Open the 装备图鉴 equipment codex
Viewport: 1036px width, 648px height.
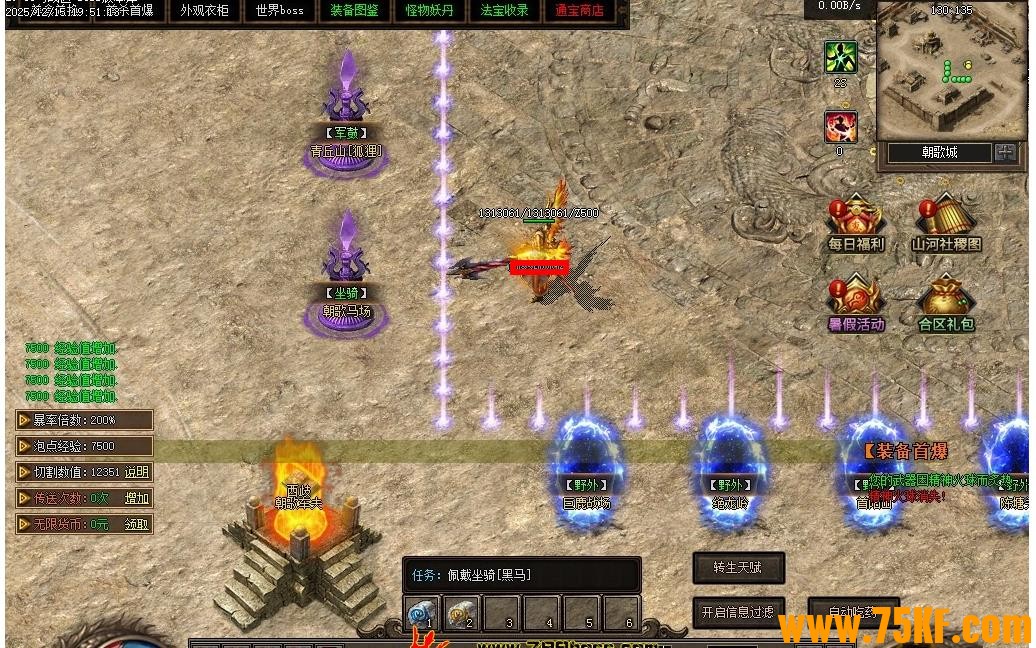click(354, 11)
